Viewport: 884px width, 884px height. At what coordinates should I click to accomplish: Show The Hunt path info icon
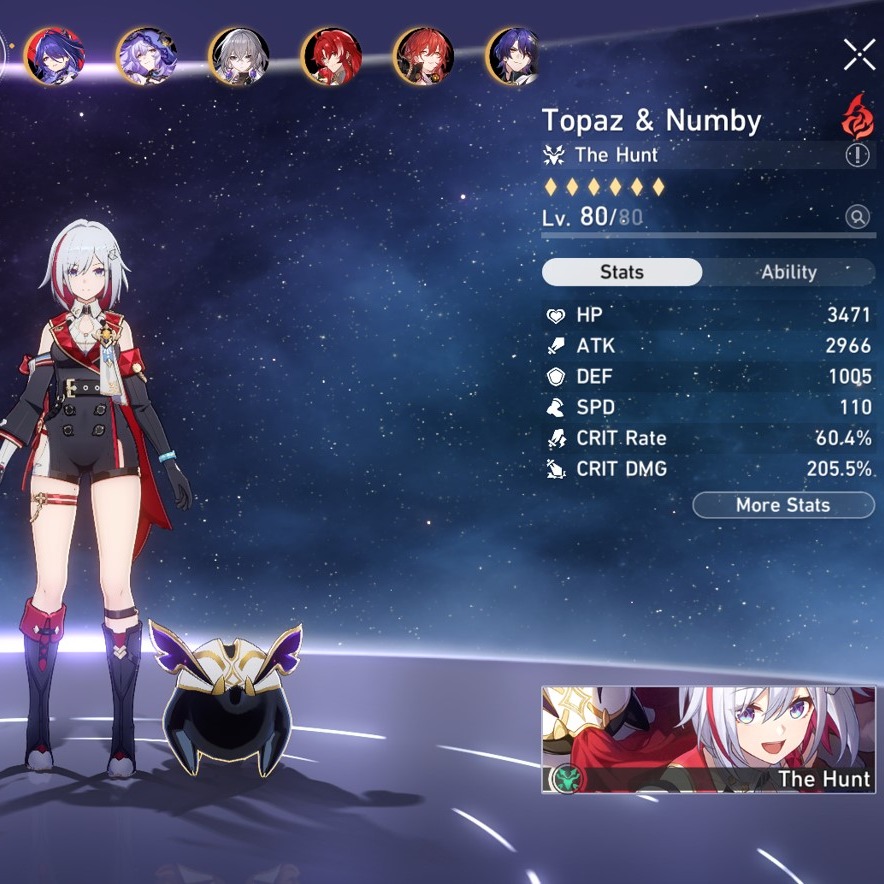858,155
